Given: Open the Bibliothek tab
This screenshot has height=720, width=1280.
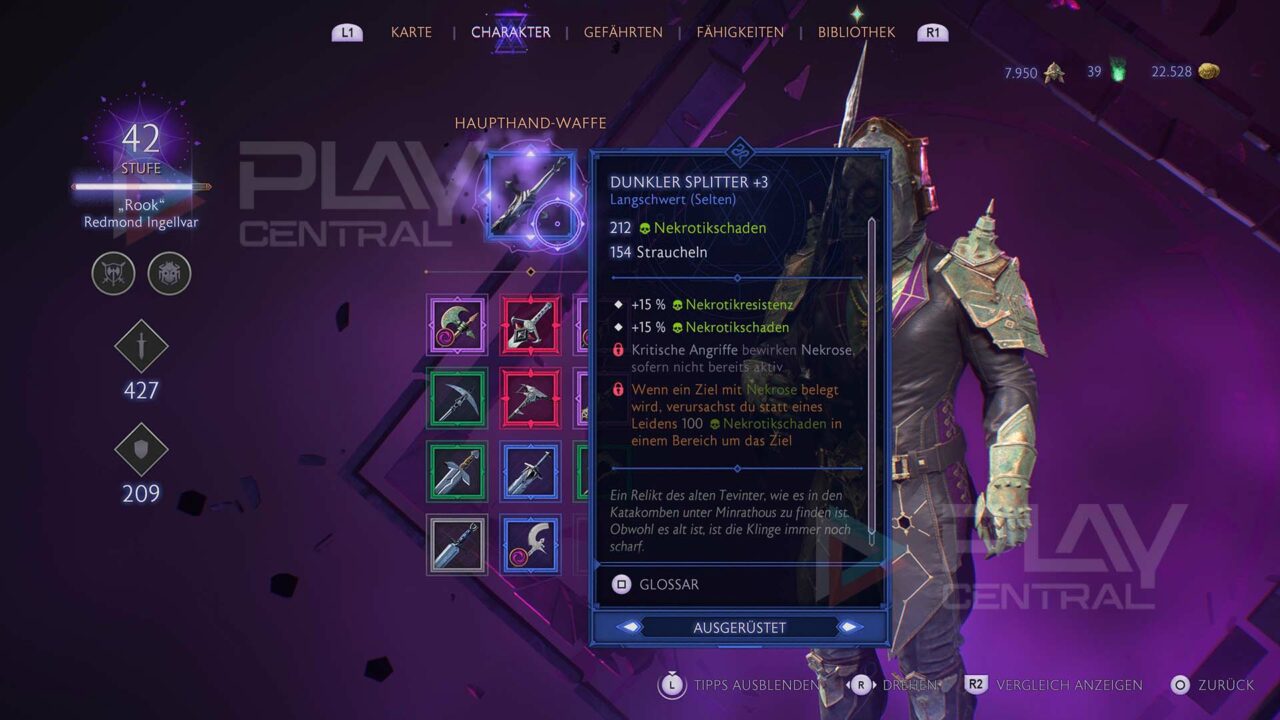Looking at the screenshot, I should (856, 32).
